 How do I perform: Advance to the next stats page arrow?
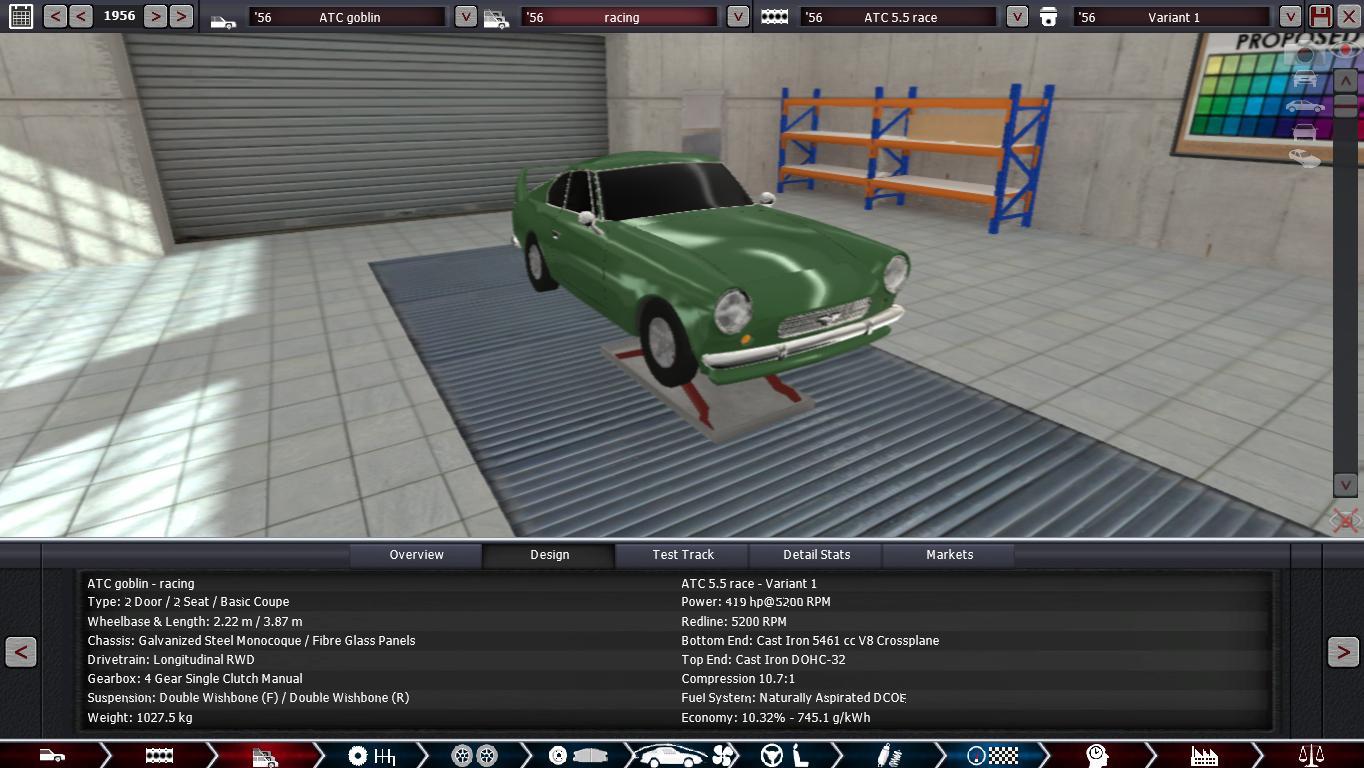pyautogui.click(x=1343, y=652)
